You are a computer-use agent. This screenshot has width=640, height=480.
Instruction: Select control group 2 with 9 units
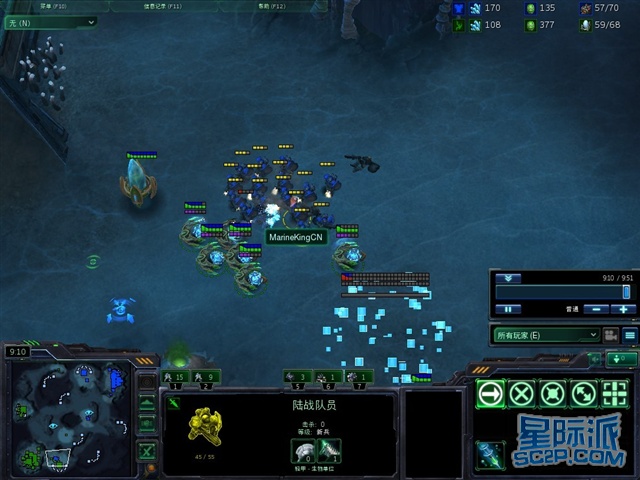pos(207,377)
